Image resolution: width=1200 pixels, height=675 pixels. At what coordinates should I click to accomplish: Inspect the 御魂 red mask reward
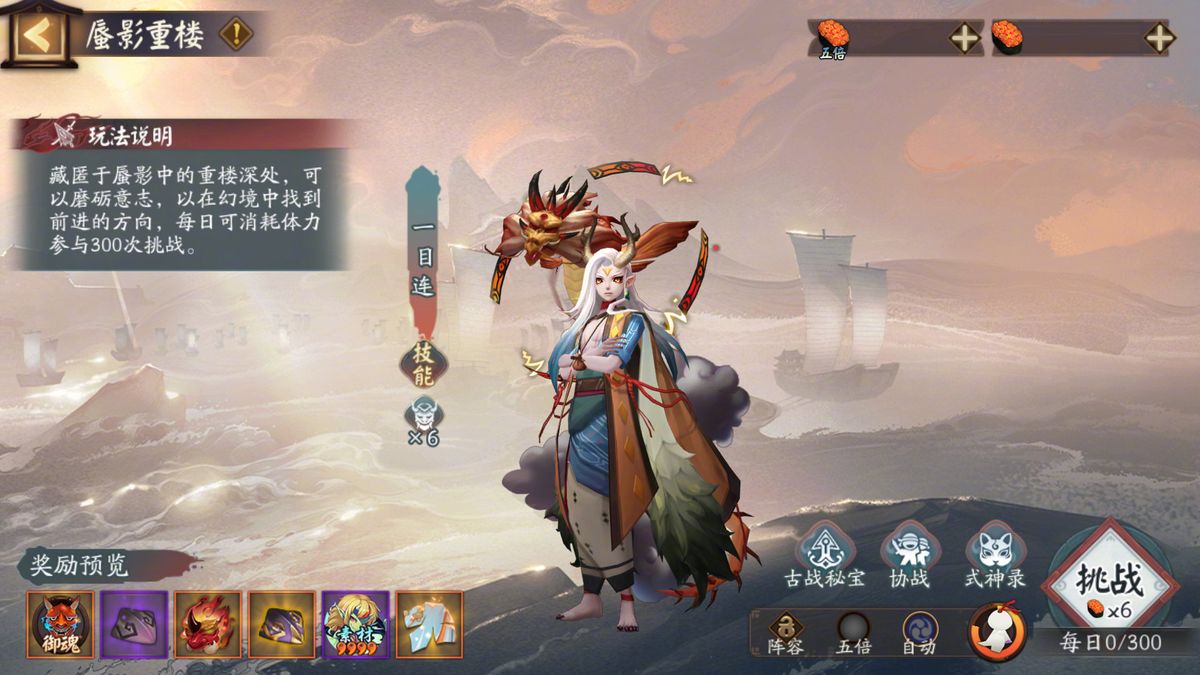61,624
